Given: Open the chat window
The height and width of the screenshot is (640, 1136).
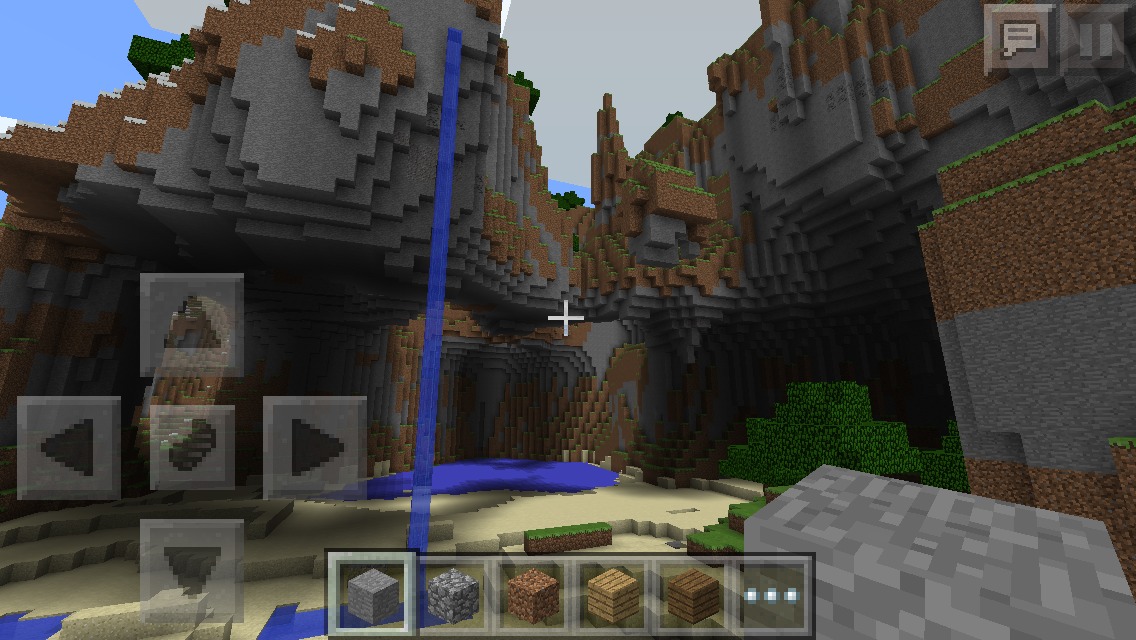Looking at the screenshot, I should tap(1017, 40).
